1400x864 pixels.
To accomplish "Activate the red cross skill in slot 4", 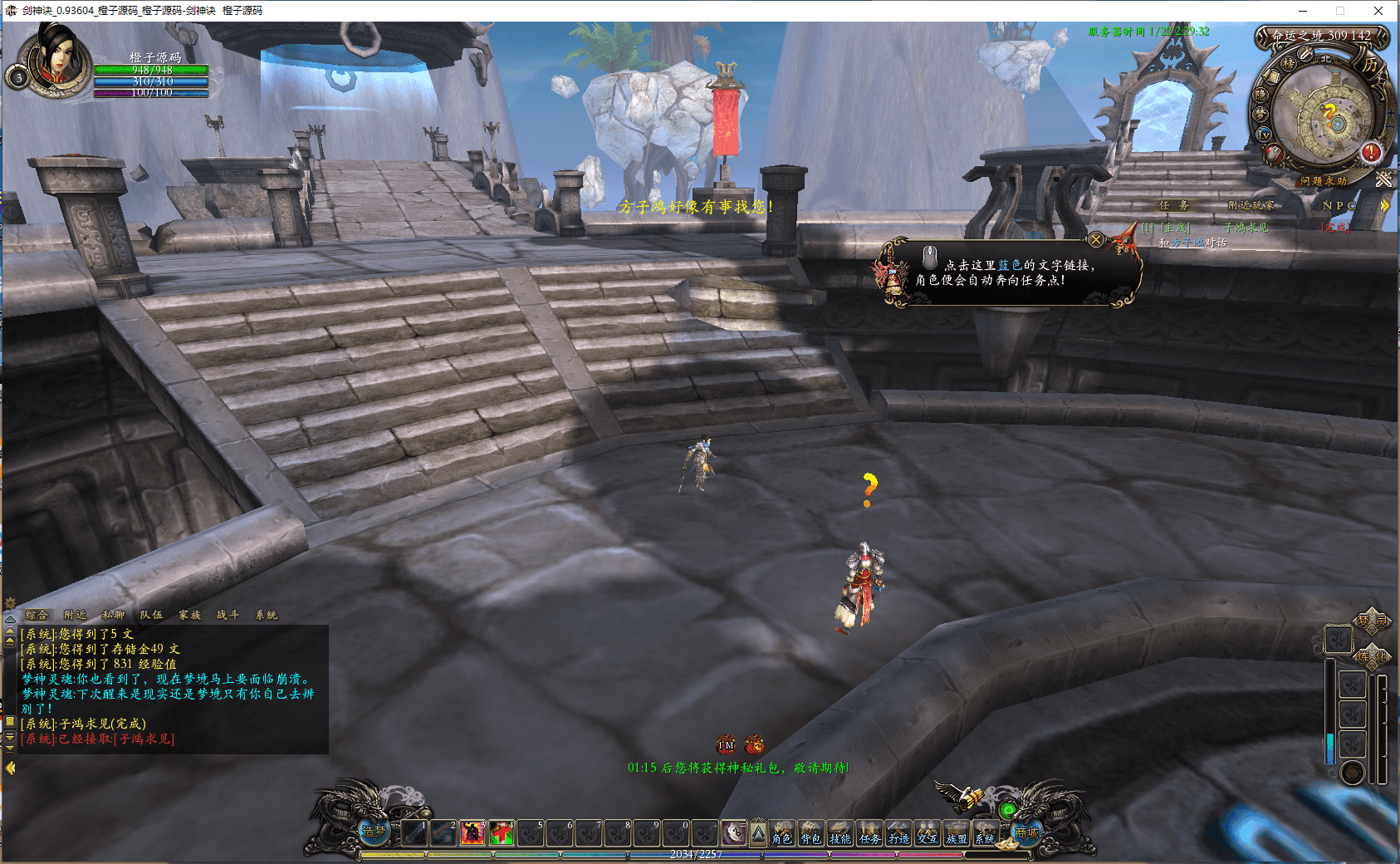I will [x=501, y=832].
